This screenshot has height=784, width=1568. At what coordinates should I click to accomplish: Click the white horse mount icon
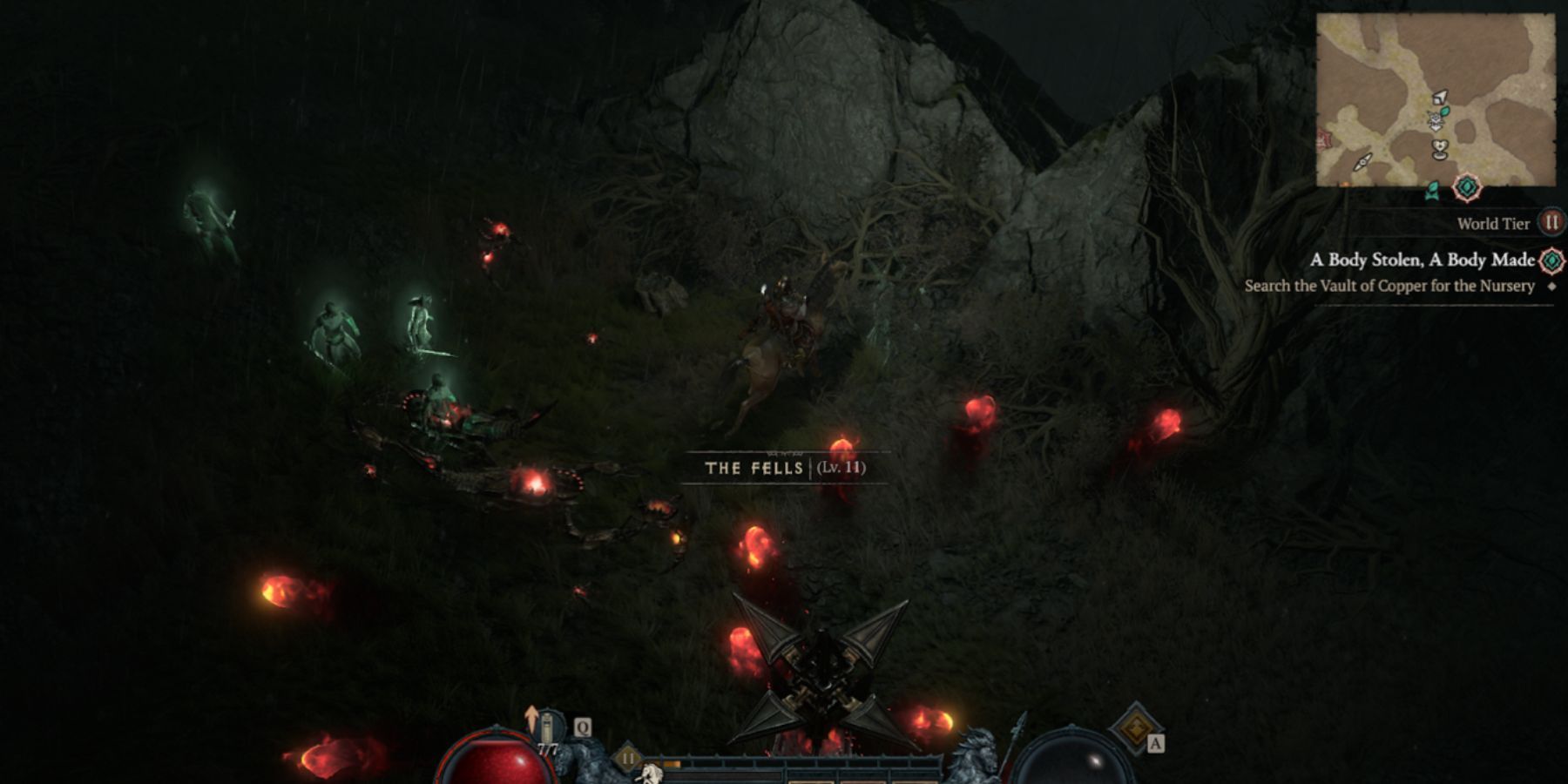tap(649, 772)
